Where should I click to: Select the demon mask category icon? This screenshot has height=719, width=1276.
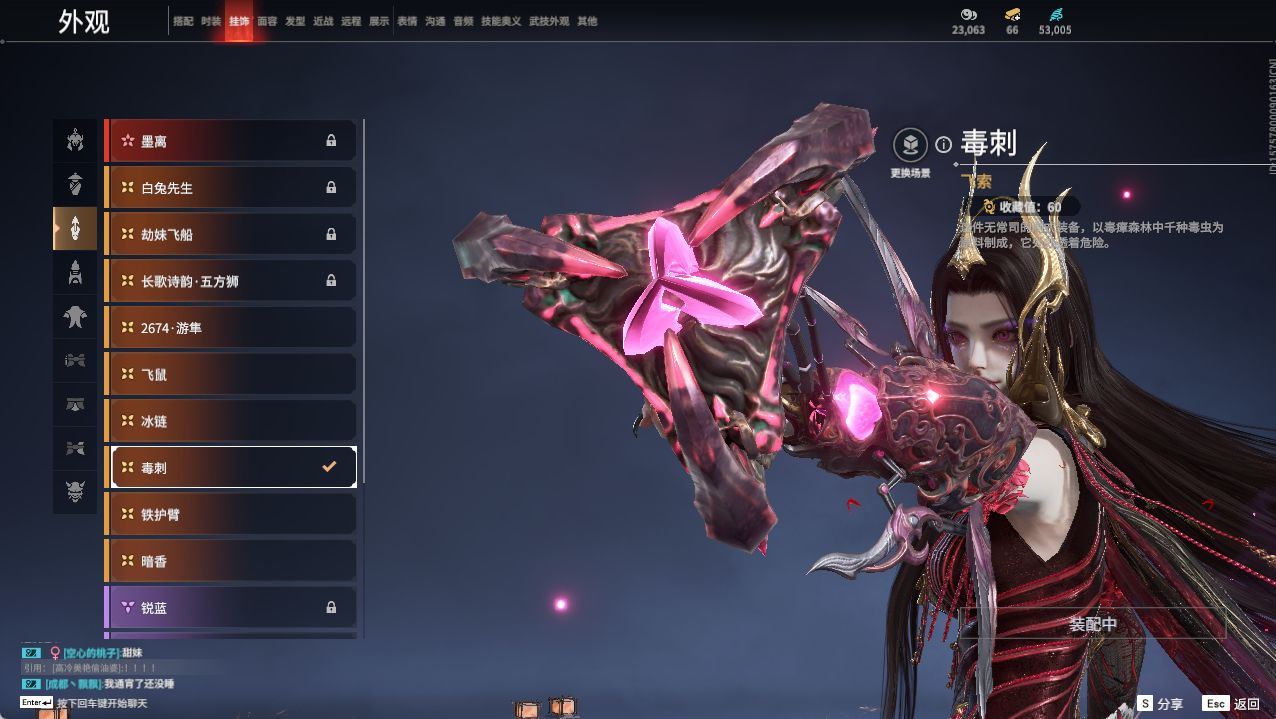(x=75, y=491)
